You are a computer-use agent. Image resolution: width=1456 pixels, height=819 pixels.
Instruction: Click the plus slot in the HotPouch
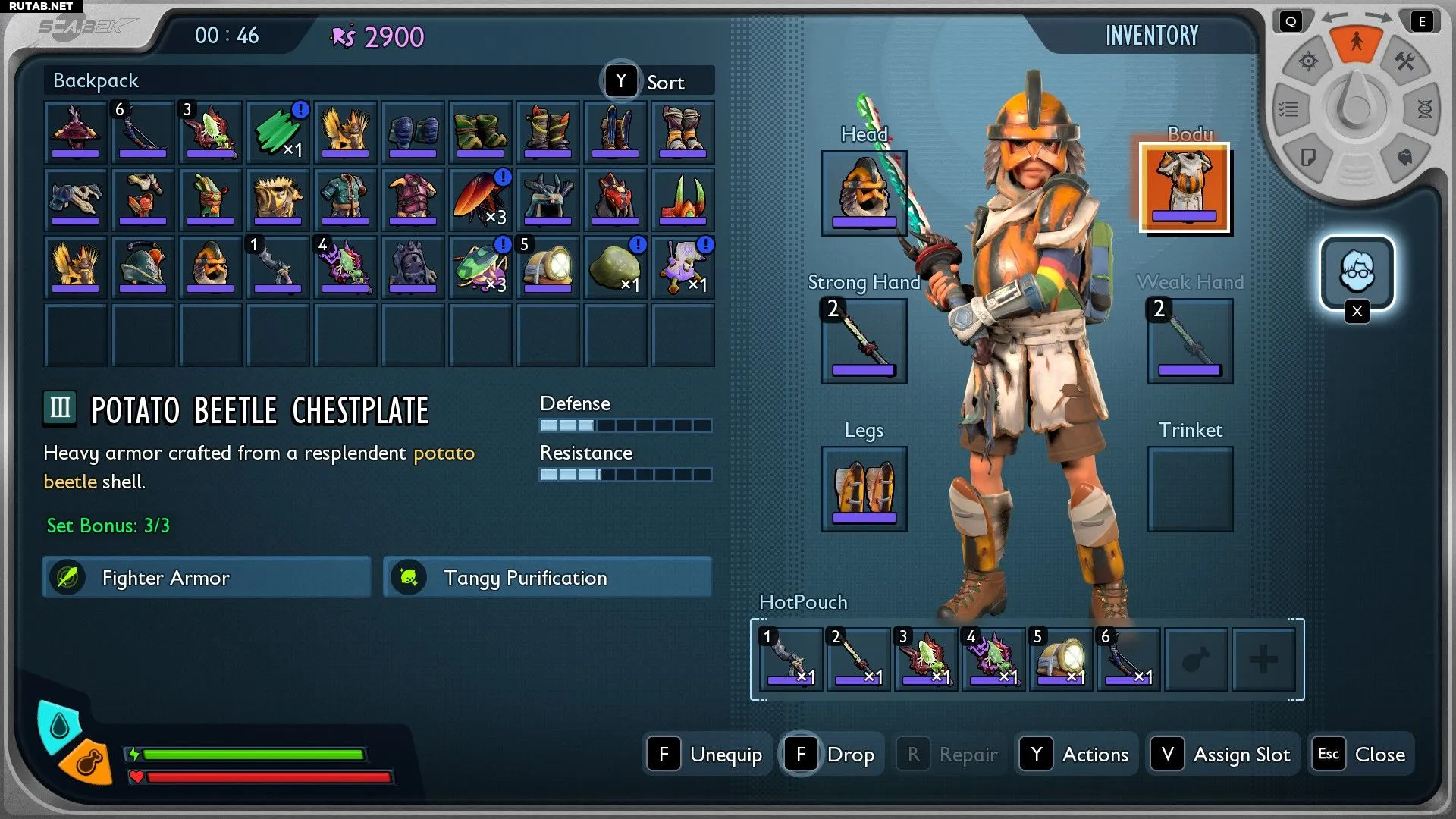point(1263,659)
